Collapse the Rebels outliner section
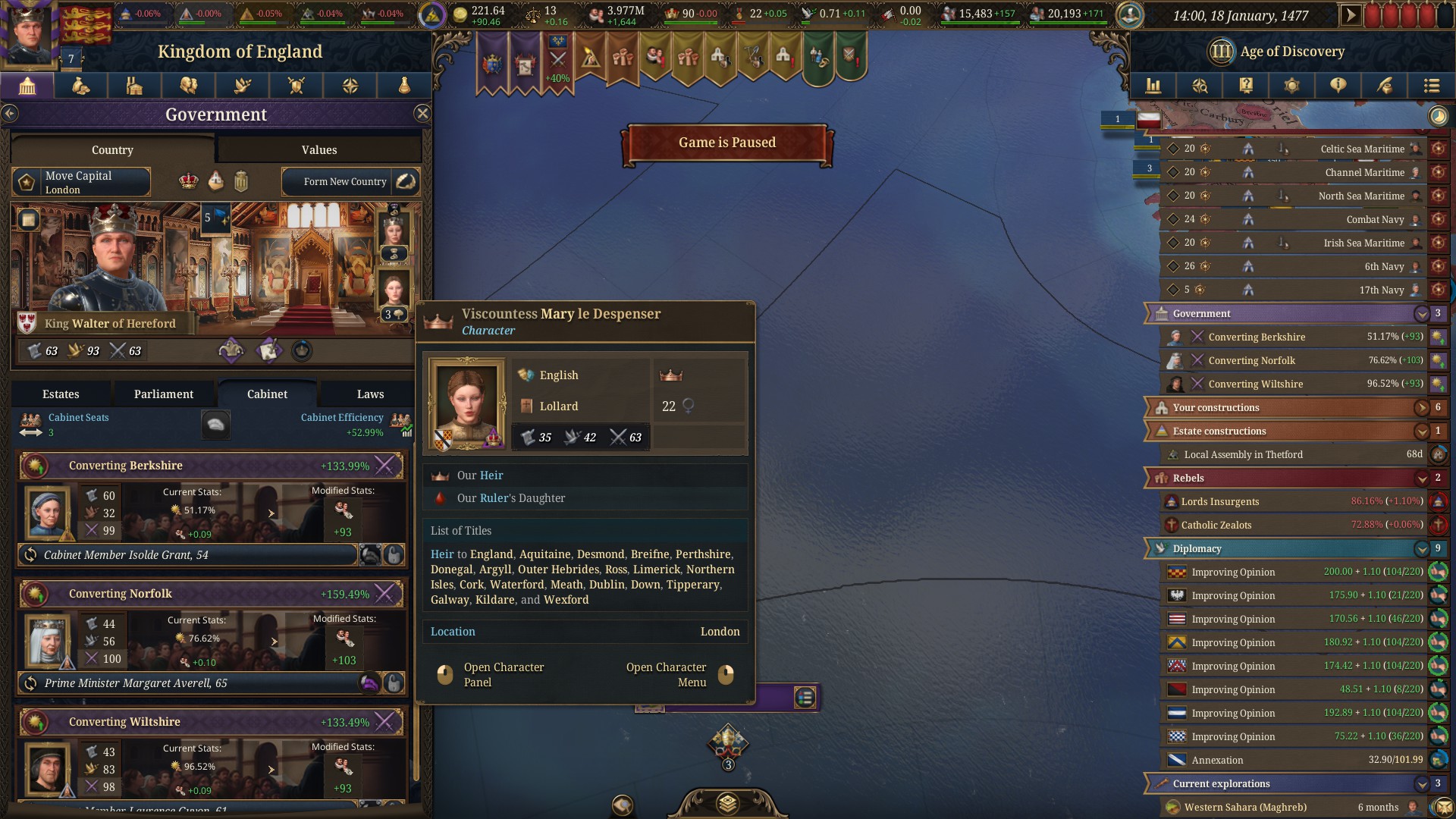 pos(1421,478)
